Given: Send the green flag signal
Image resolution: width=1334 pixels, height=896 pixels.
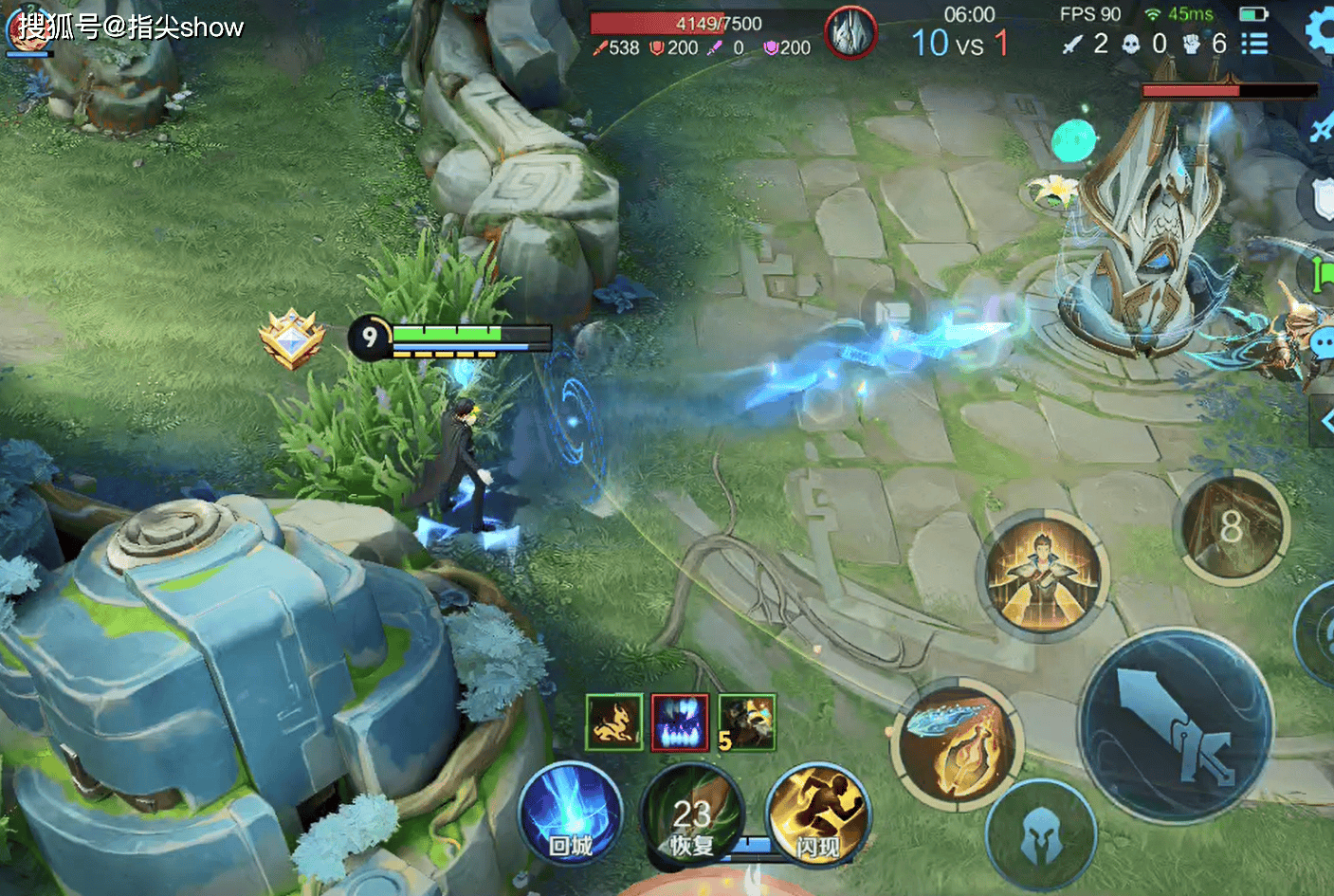Looking at the screenshot, I should (x=1323, y=275).
